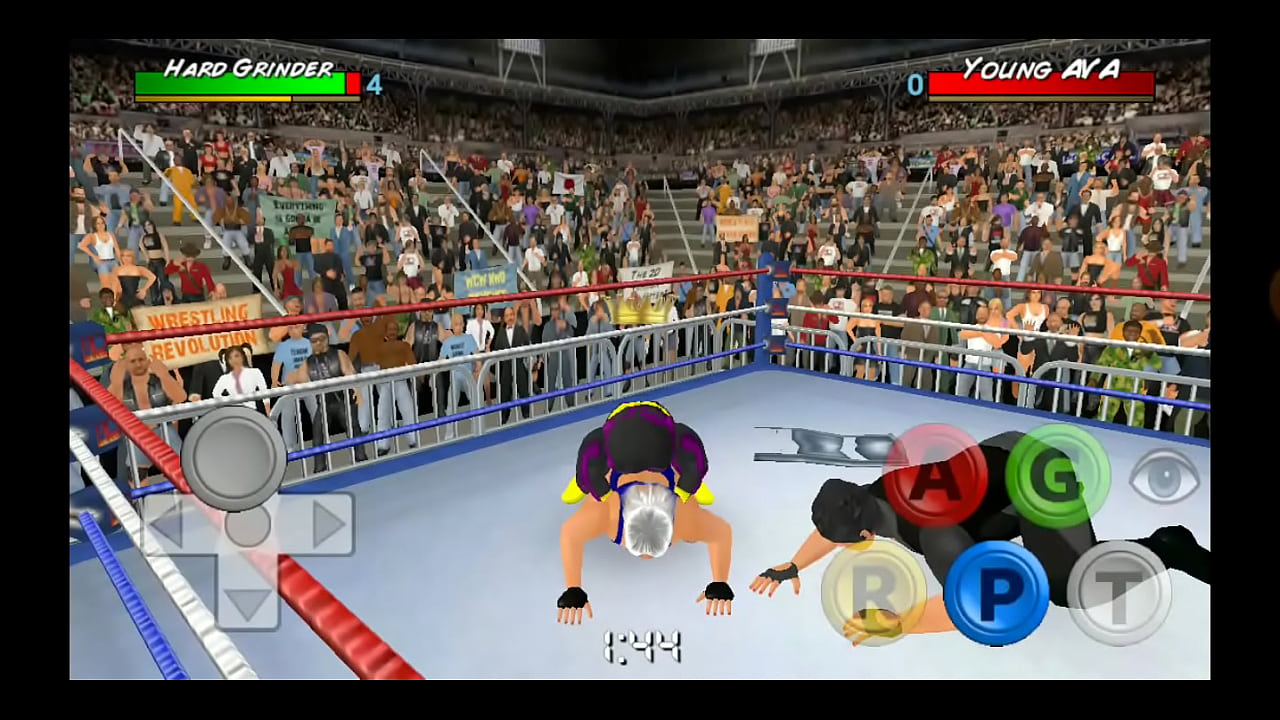Screen dimensions: 1280x720
Task: Tap the blue P pick-up button
Action: pos(996,592)
